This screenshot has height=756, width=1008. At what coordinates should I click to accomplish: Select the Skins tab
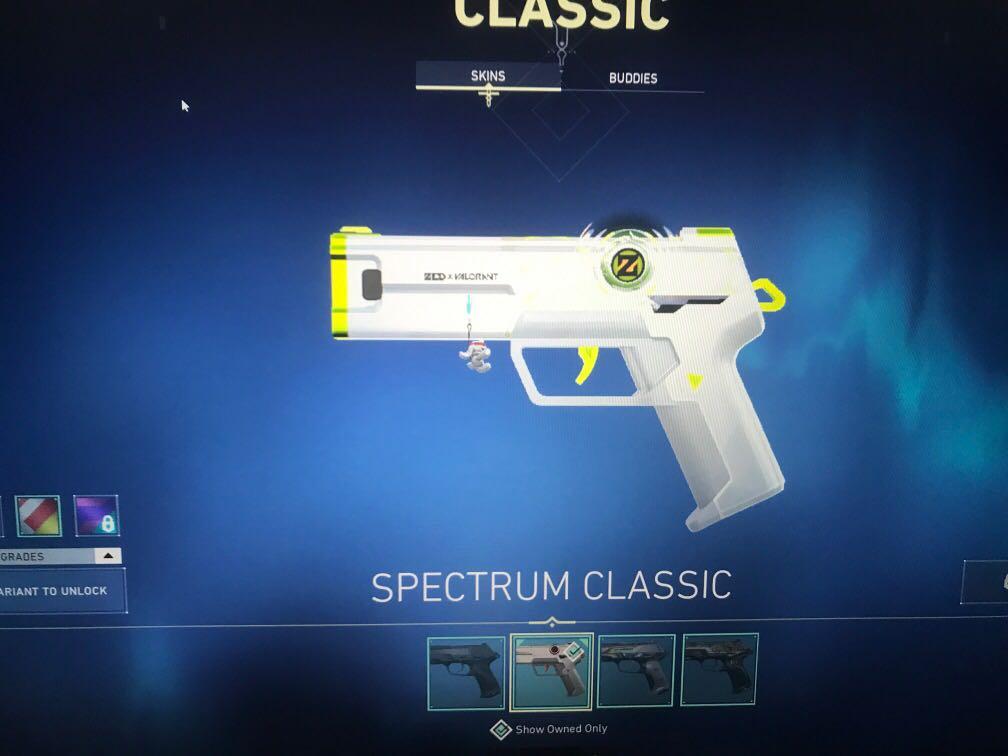[x=488, y=76]
